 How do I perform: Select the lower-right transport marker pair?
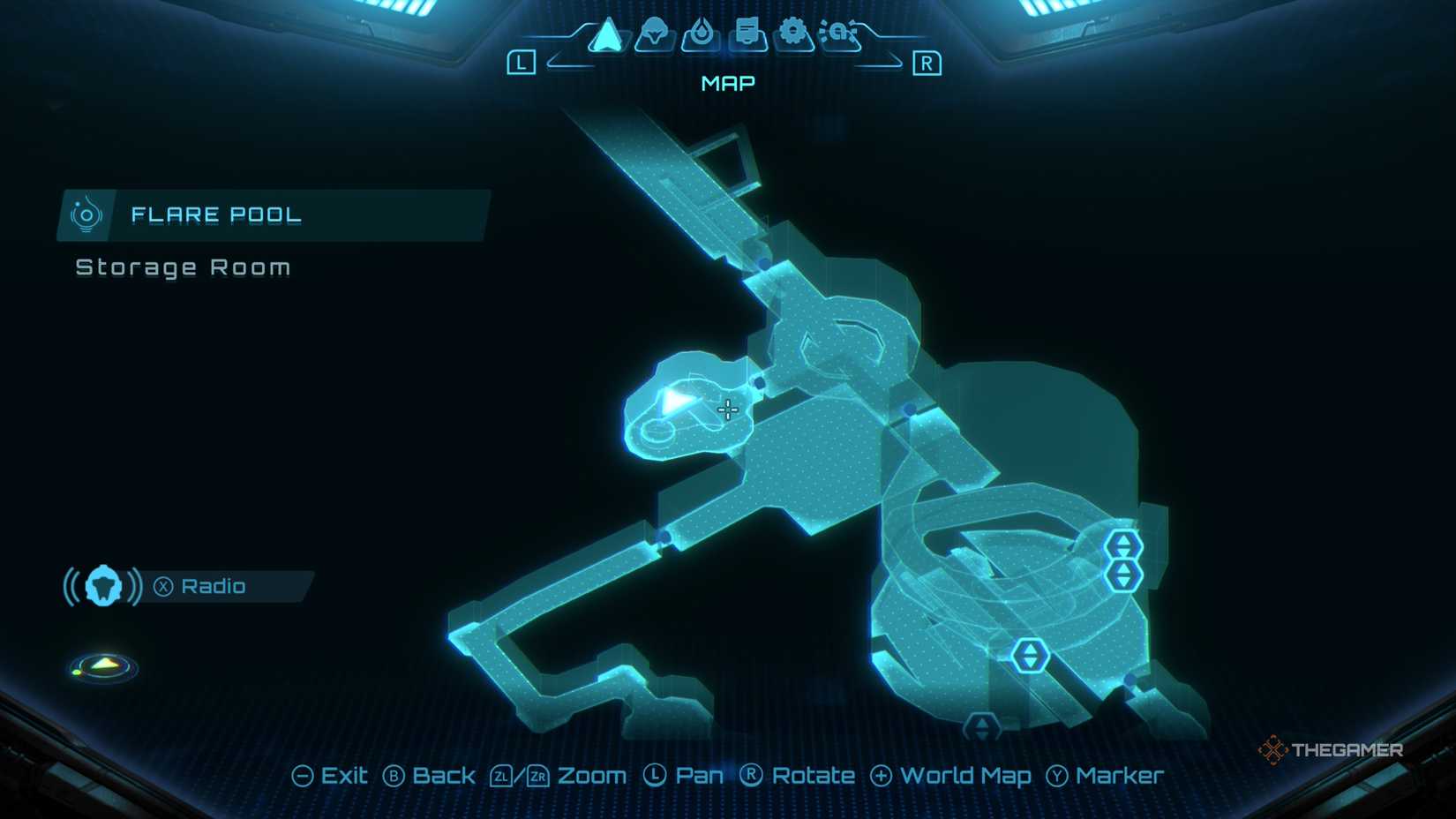[1122, 574]
